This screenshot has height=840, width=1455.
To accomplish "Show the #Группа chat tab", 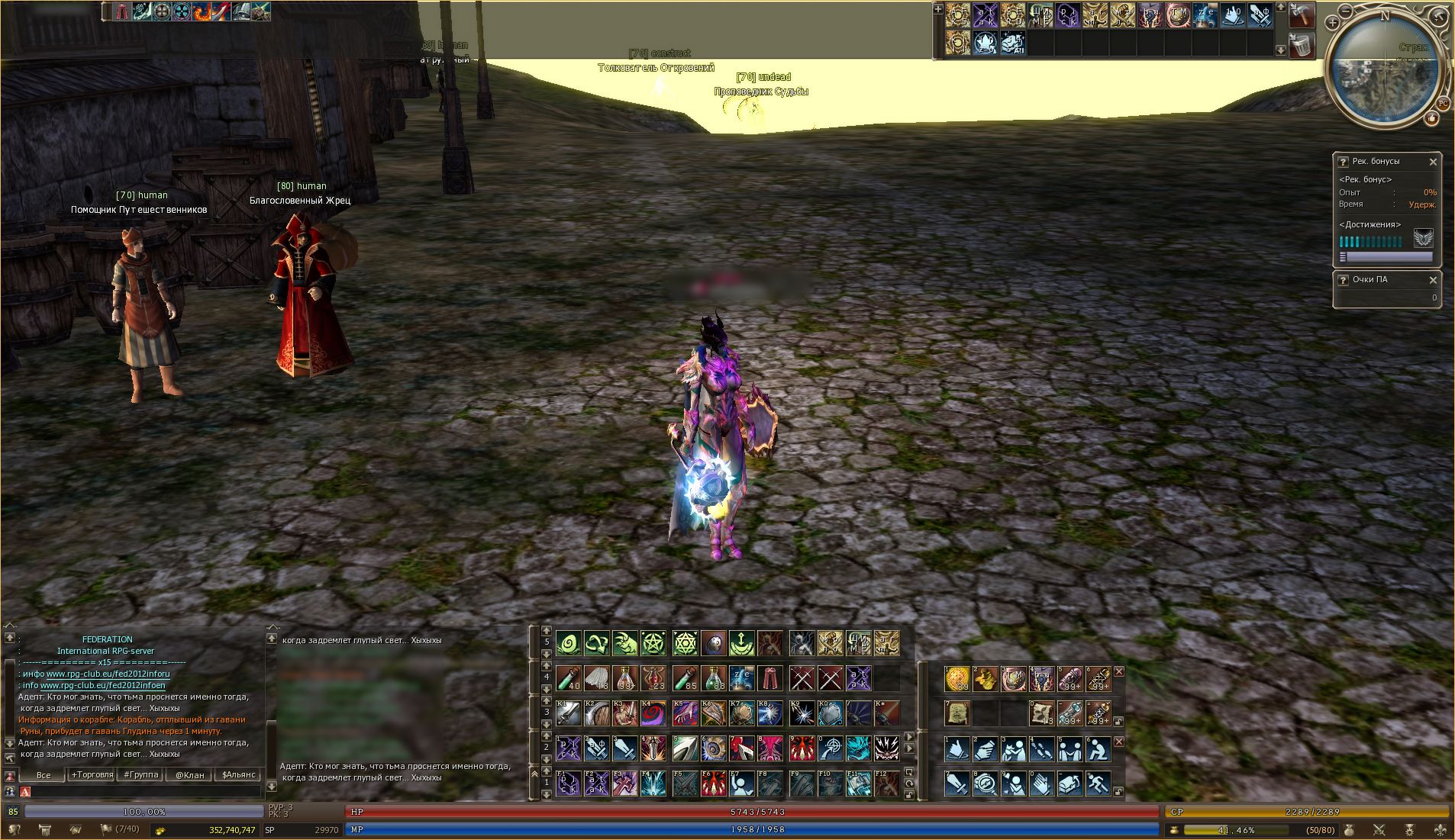I will [x=141, y=774].
